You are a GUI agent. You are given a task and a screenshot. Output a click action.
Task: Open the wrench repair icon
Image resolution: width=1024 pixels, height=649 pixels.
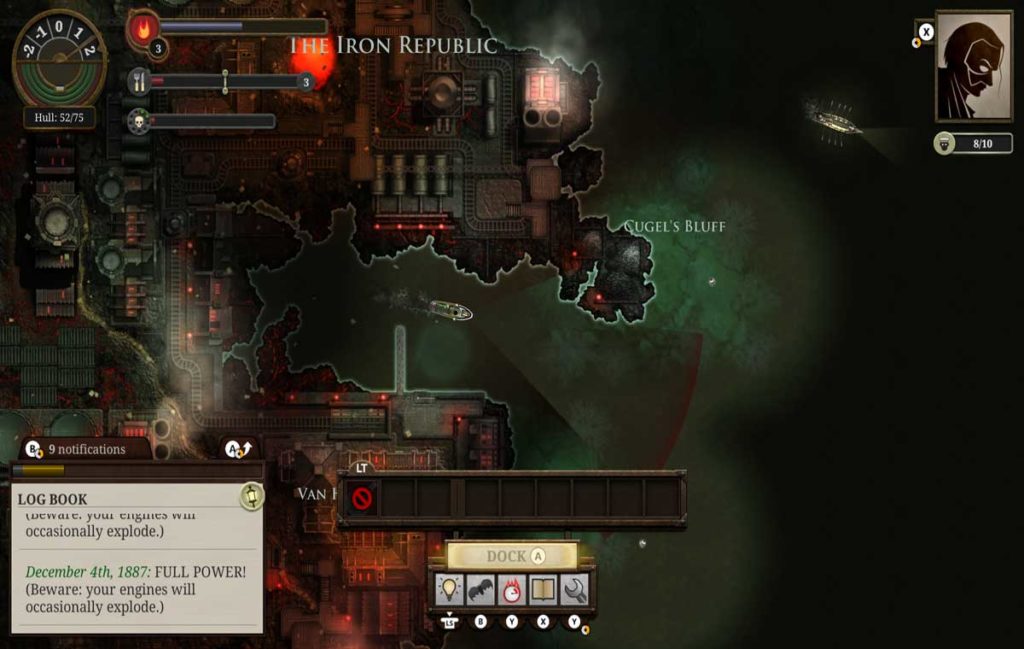(574, 590)
